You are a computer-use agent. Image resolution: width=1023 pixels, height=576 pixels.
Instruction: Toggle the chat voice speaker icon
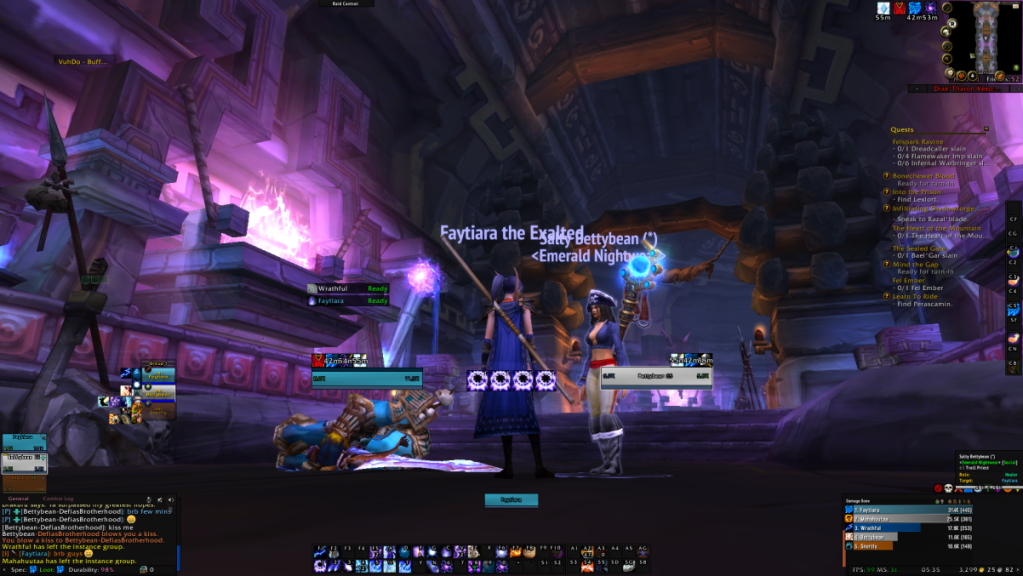pyautogui.click(x=170, y=499)
